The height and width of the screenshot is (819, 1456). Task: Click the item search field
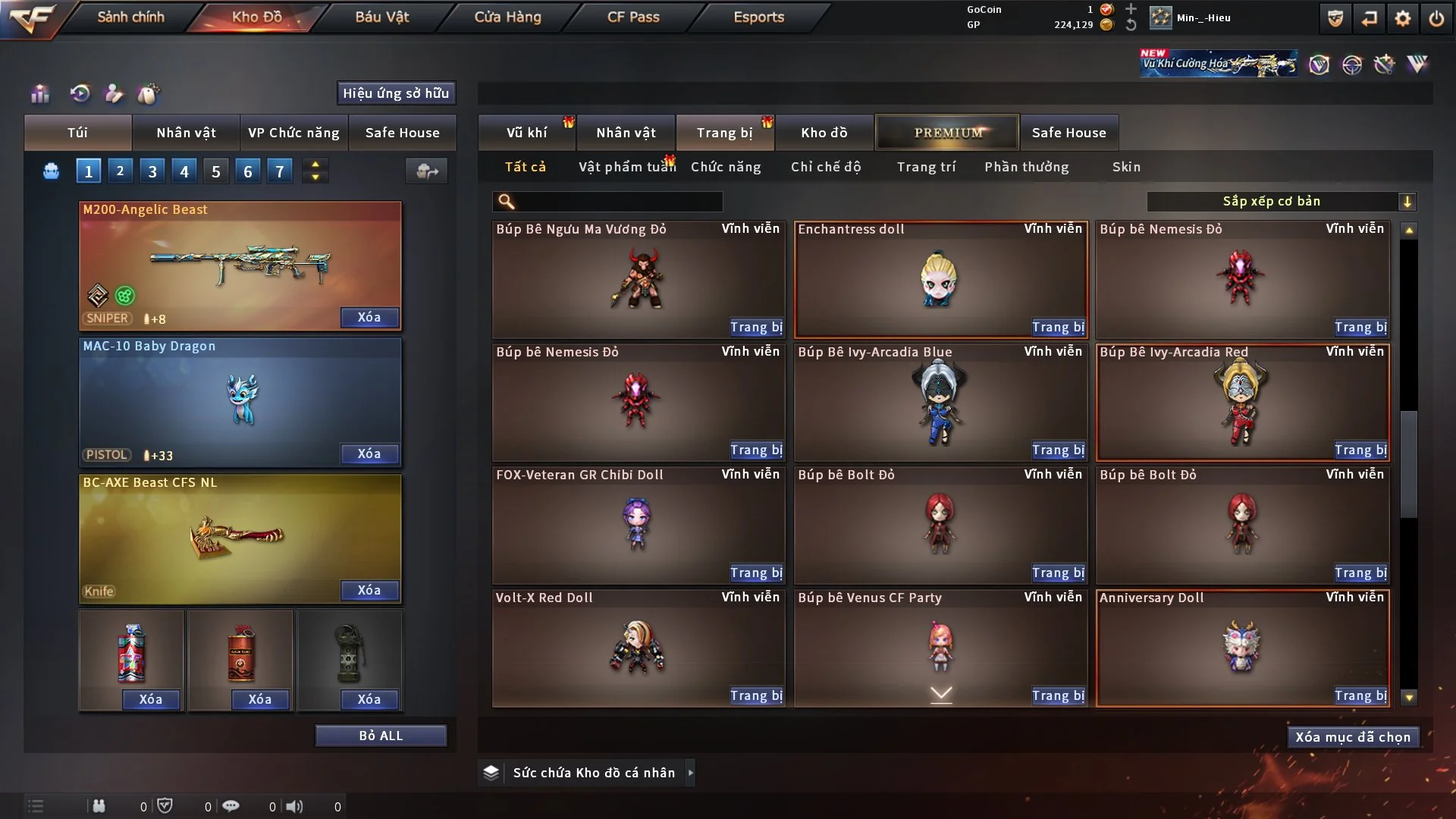click(x=618, y=201)
